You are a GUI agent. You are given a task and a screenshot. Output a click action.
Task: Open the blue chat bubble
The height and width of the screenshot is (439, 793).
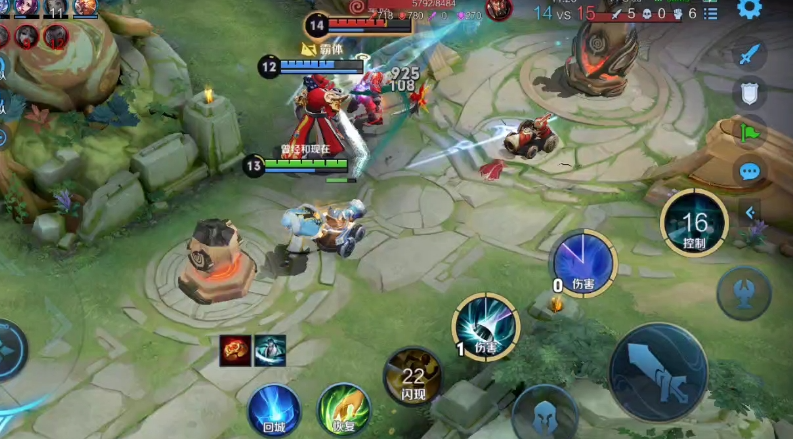(749, 172)
